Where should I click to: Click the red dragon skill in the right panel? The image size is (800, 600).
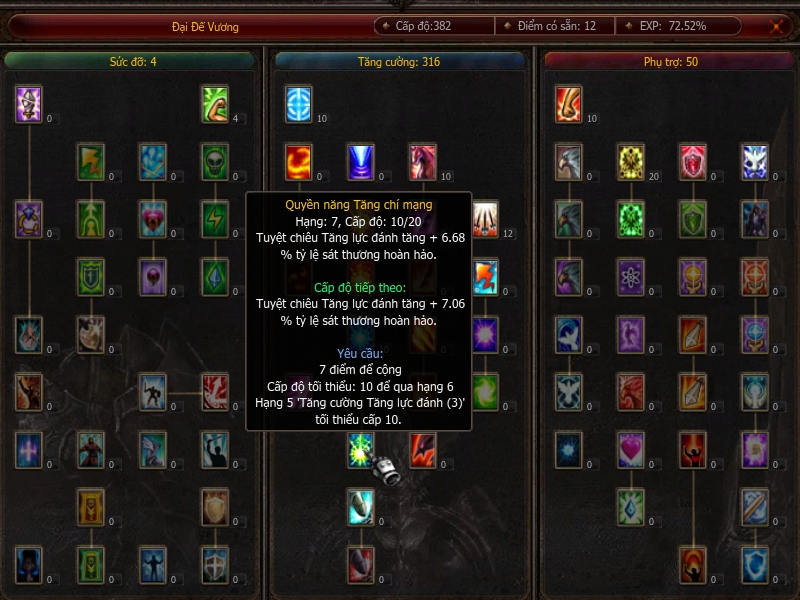tap(631, 391)
